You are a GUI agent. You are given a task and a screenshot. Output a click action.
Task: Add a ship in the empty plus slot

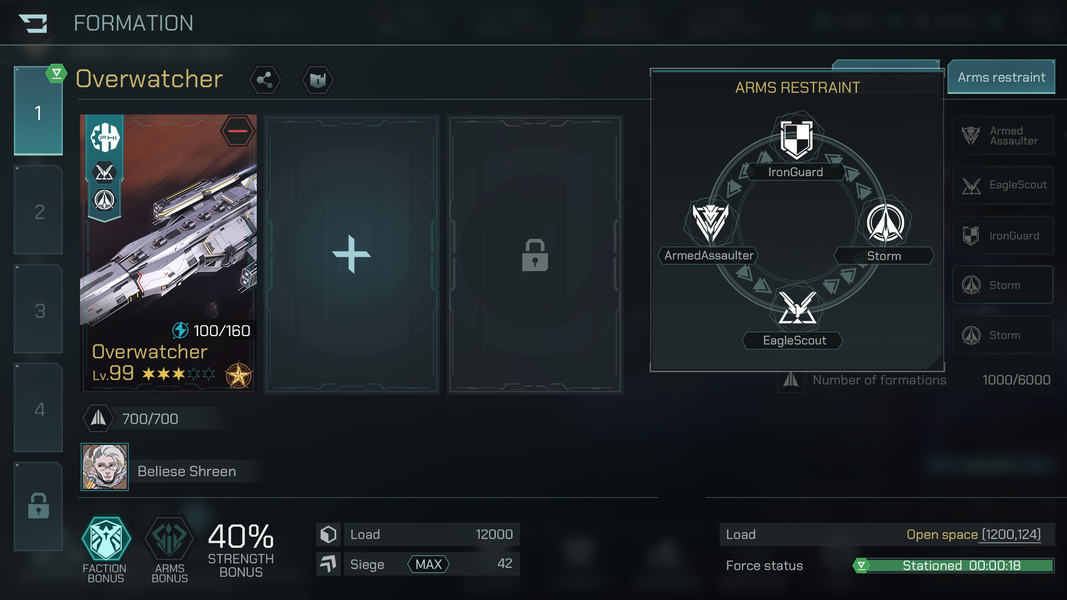pos(351,255)
